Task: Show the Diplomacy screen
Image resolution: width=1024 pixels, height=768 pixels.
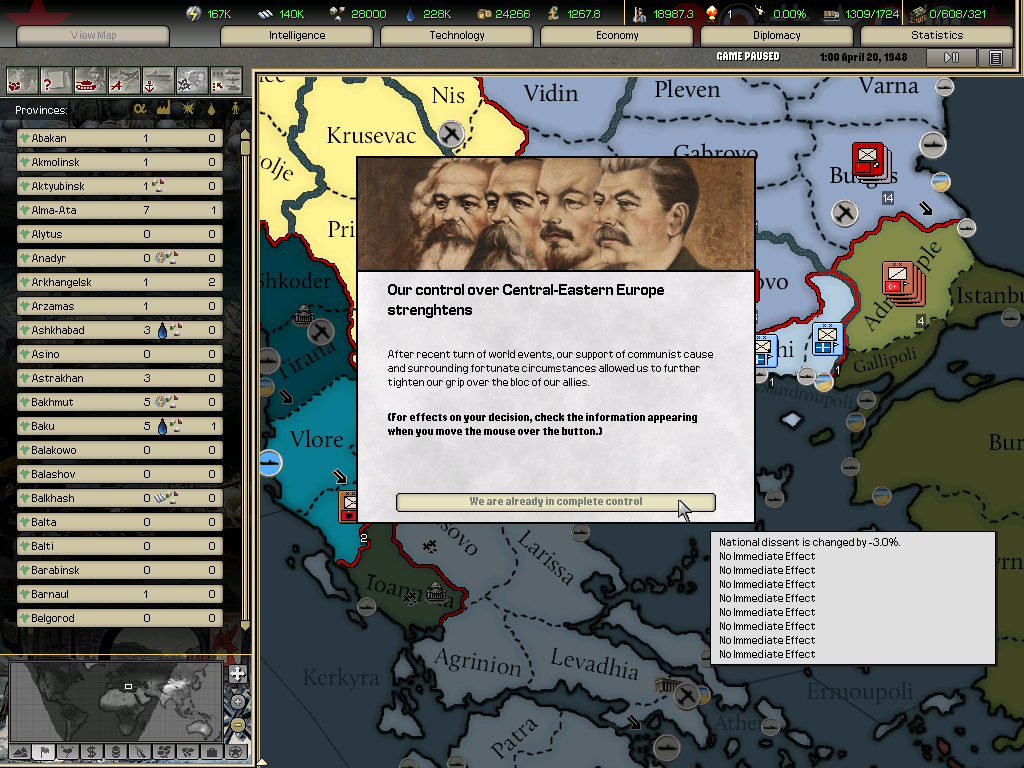Action: pyautogui.click(x=777, y=36)
